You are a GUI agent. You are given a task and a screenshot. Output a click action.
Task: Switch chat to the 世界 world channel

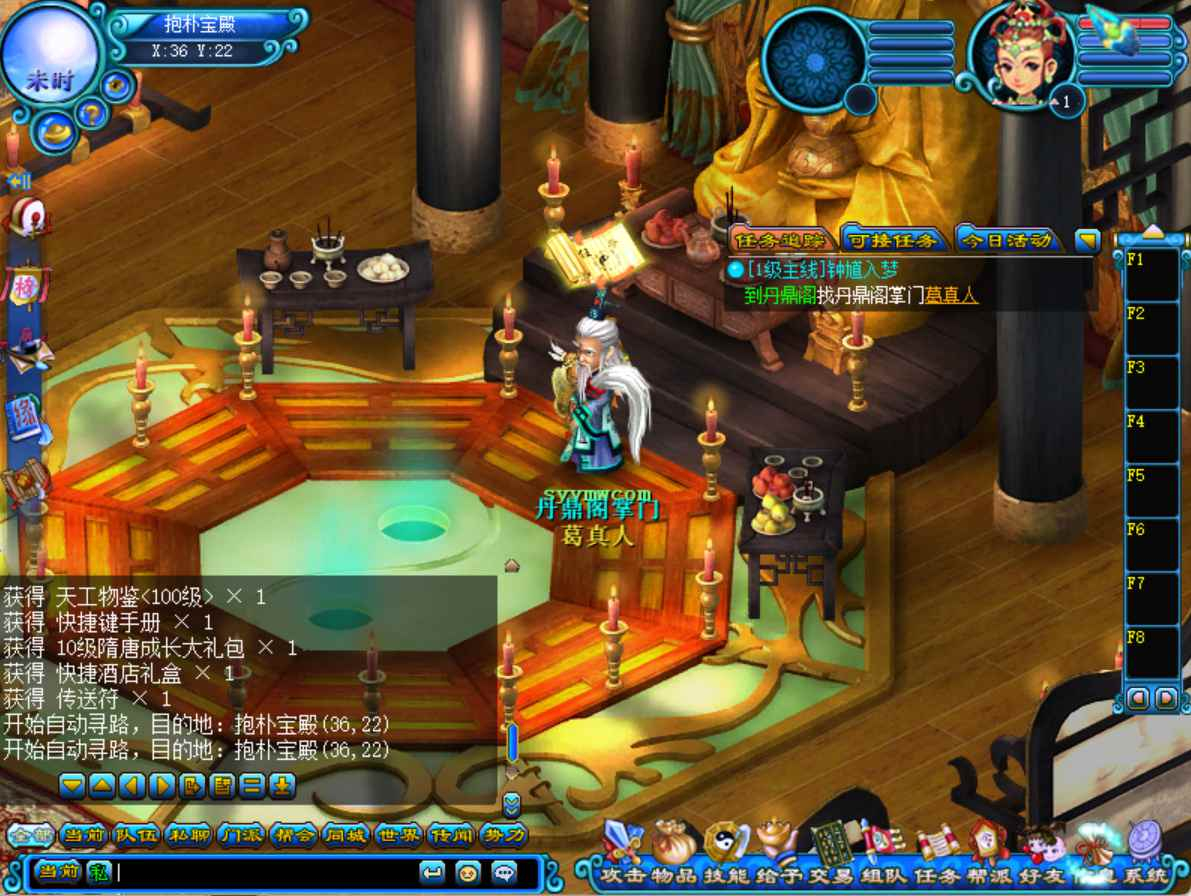click(398, 835)
